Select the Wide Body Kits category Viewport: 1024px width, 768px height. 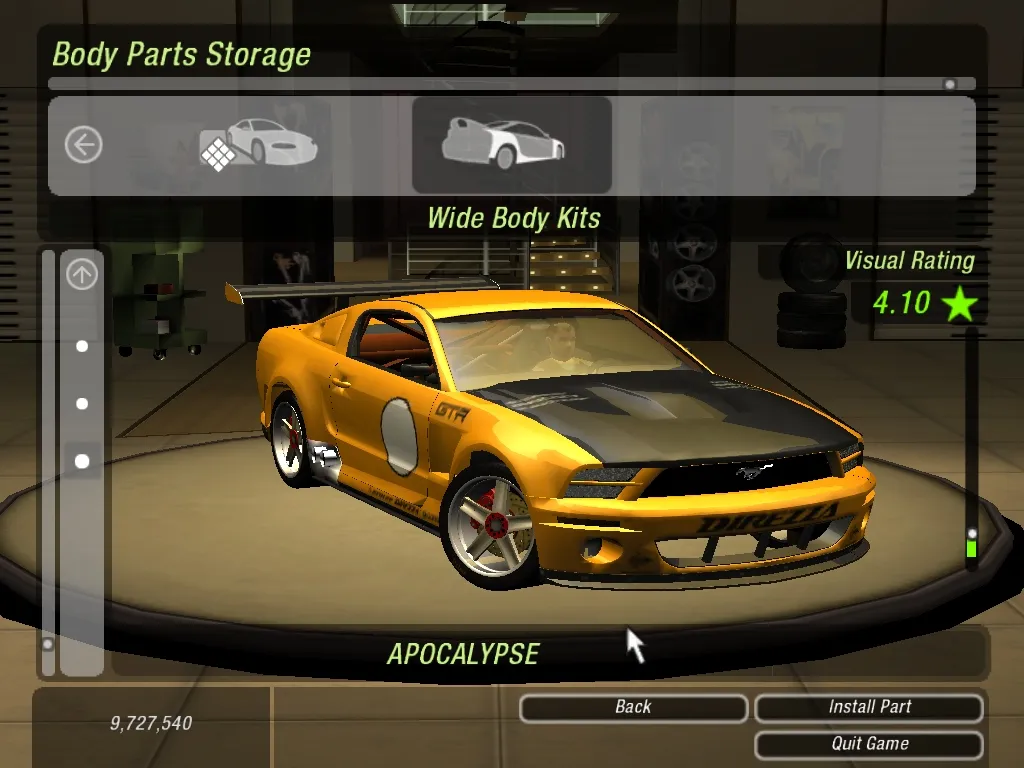tap(511, 145)
